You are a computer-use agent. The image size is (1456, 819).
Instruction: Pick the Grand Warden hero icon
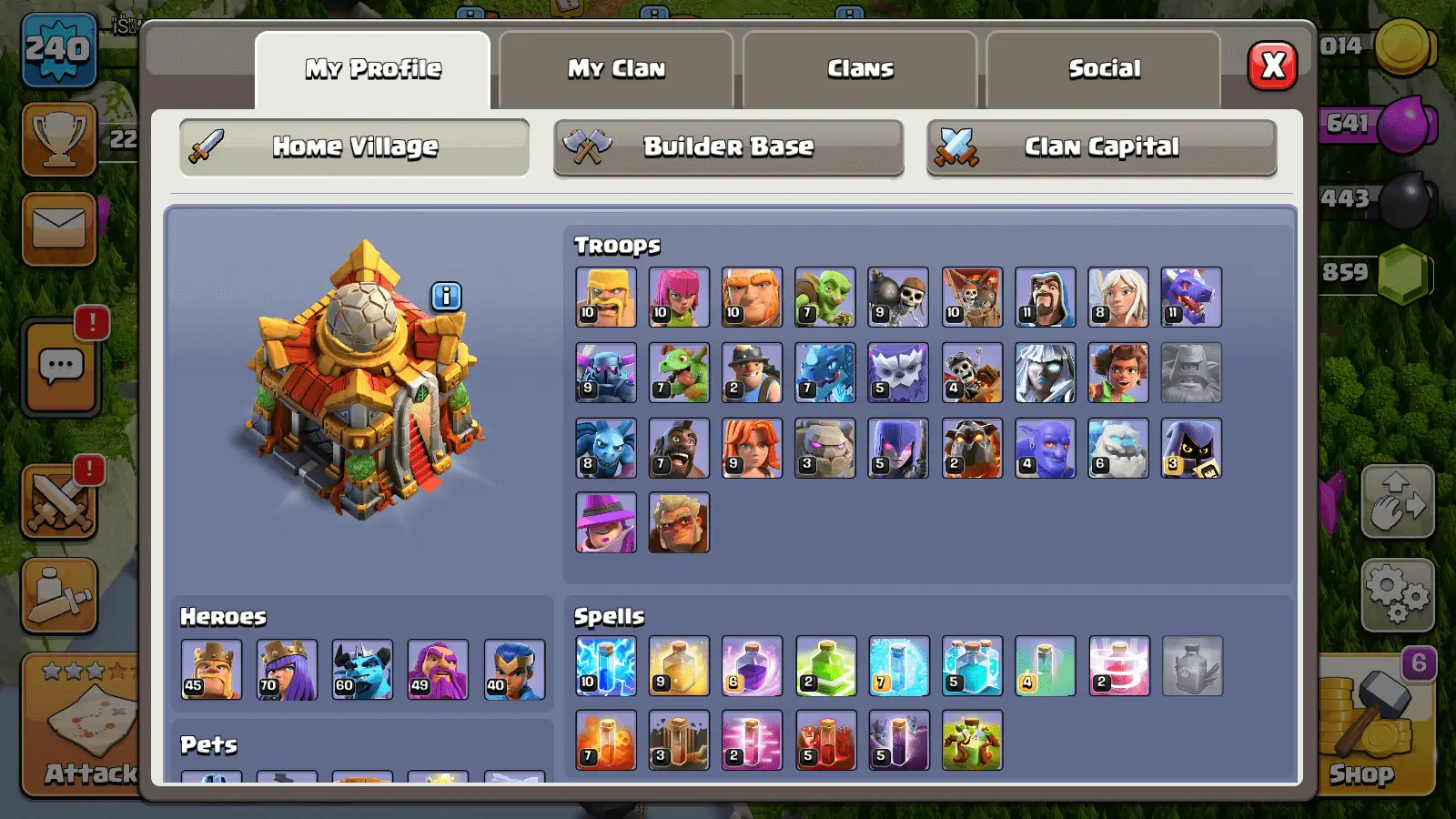pyautogui.click(x=438, y=670)
